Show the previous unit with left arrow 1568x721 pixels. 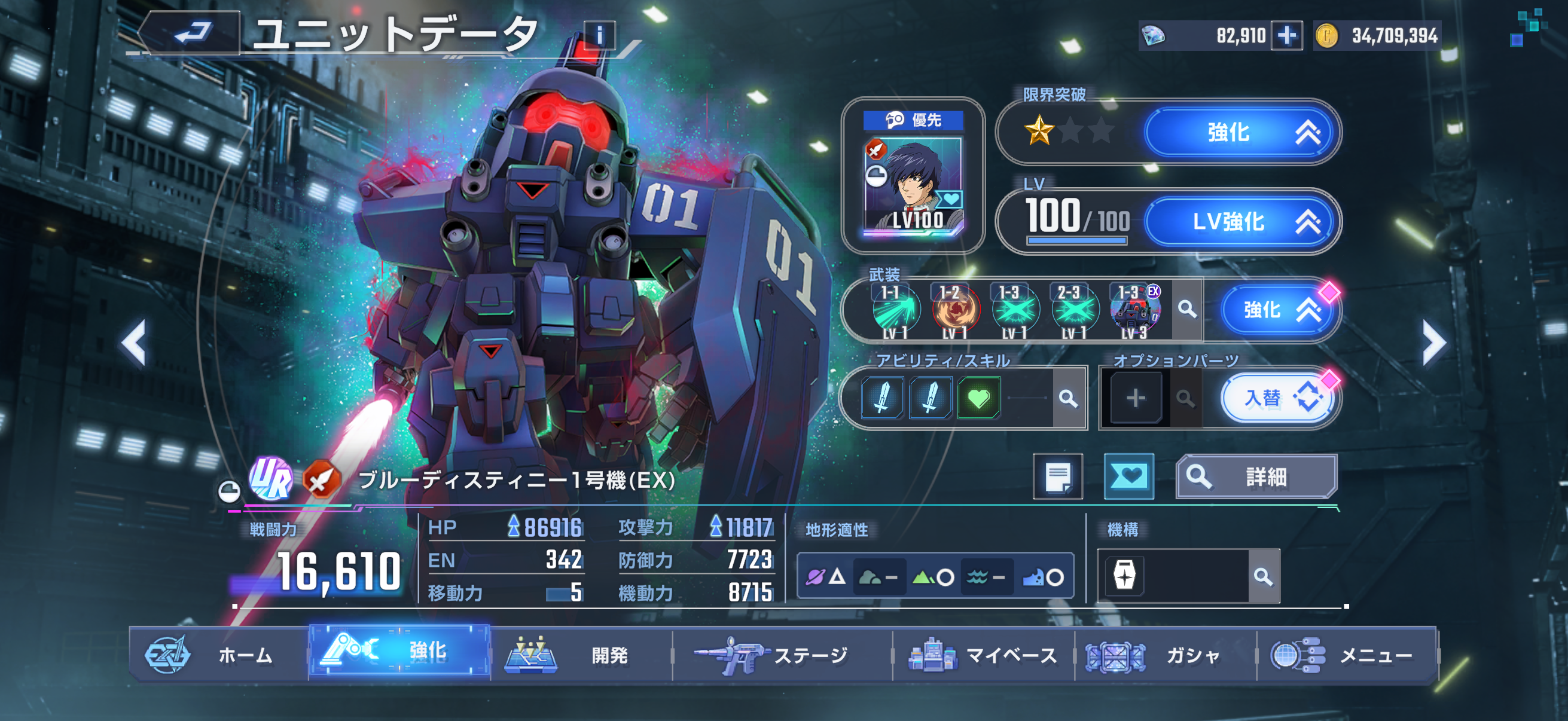click(134, 343)
